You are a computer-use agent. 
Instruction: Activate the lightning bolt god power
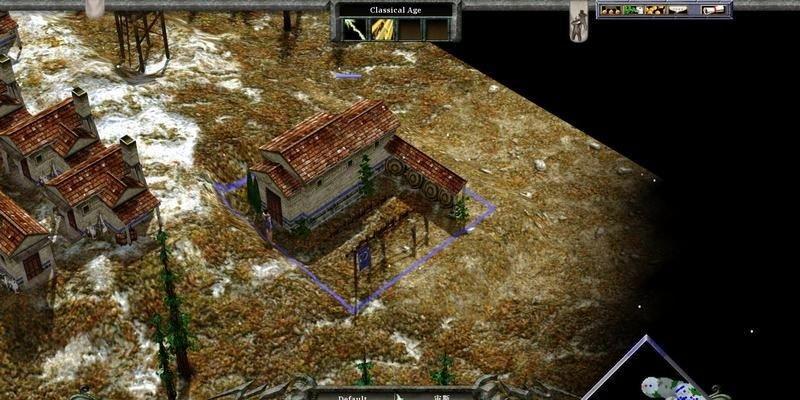point(355,30)
